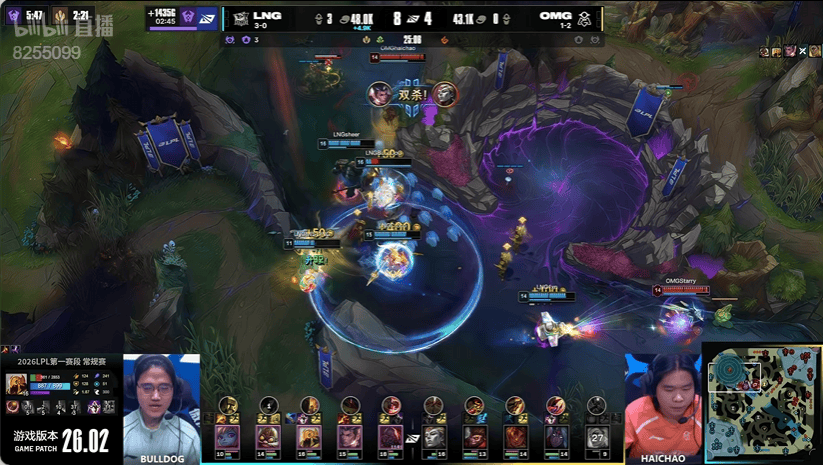Select the respawning champion portrait showing 27
The image size is (823, 465).
pos(597,437)
